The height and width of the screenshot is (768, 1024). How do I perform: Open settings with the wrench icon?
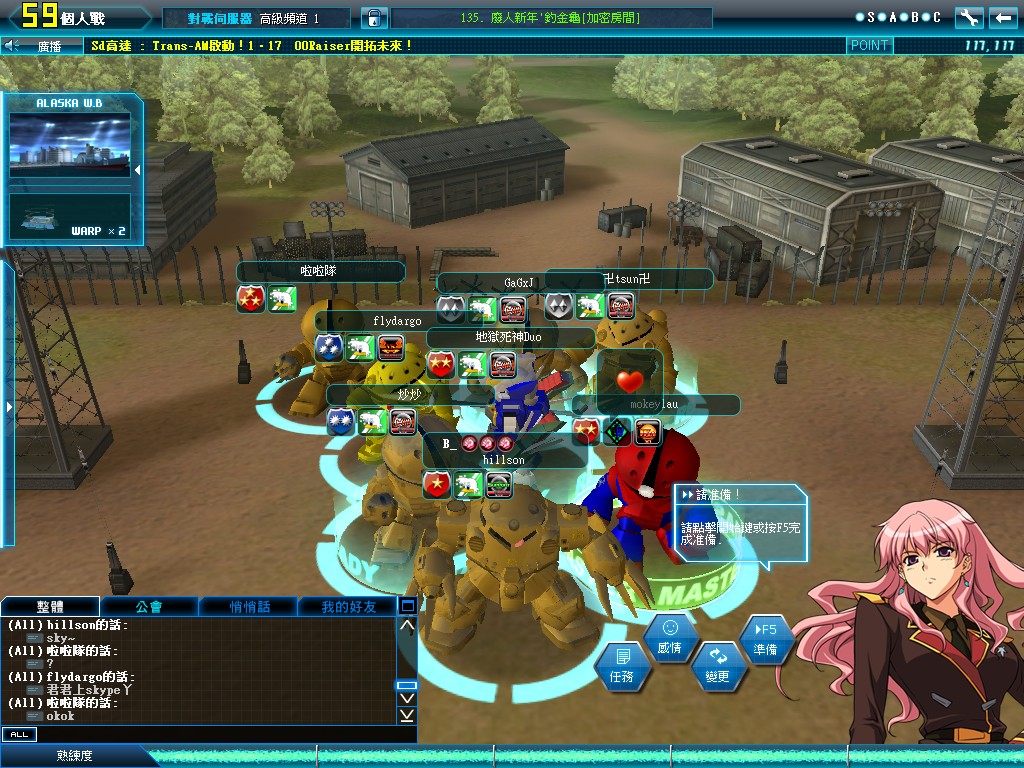click(969, 17)
